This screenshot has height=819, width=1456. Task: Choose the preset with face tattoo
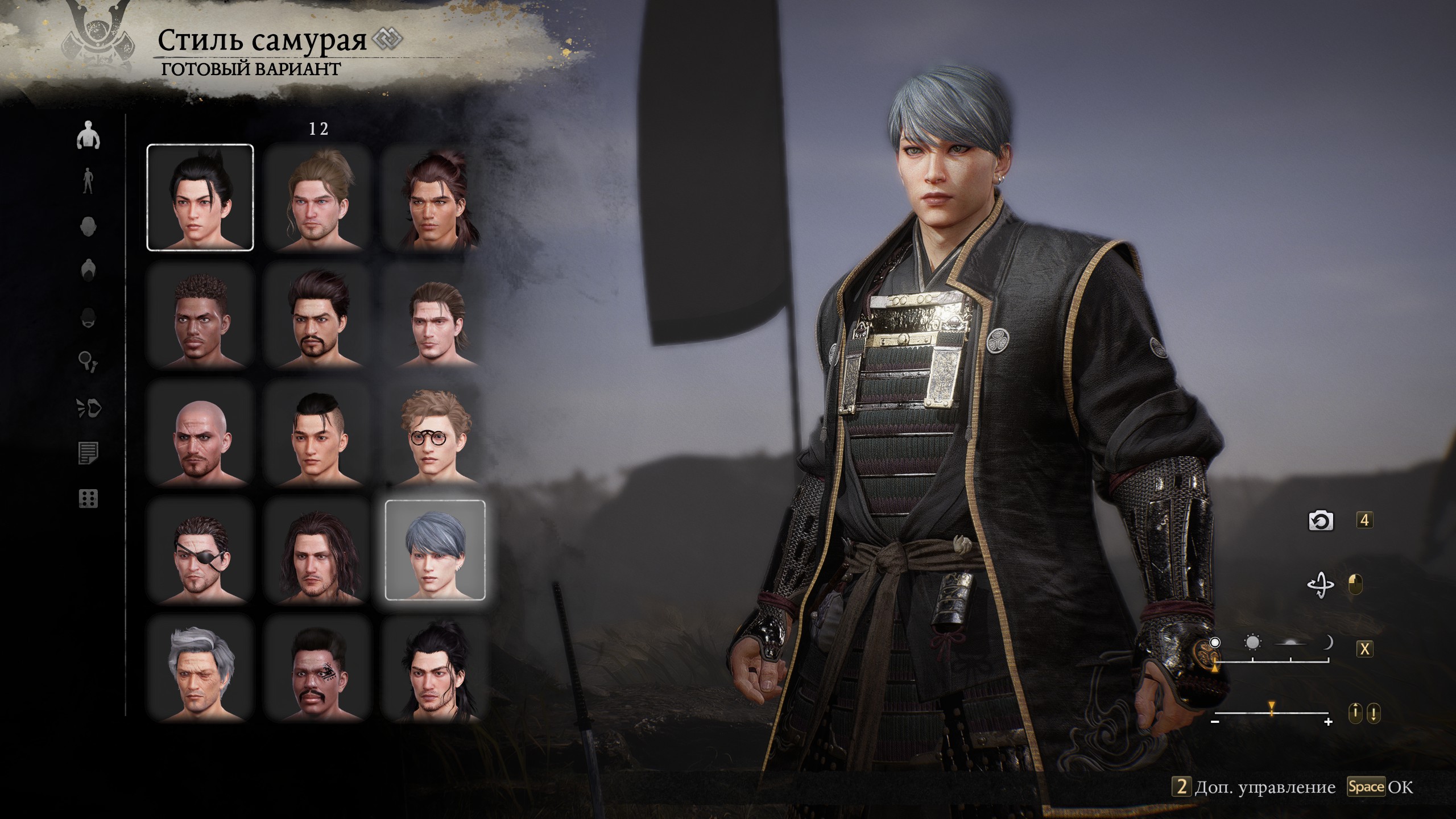coord(317,668)
